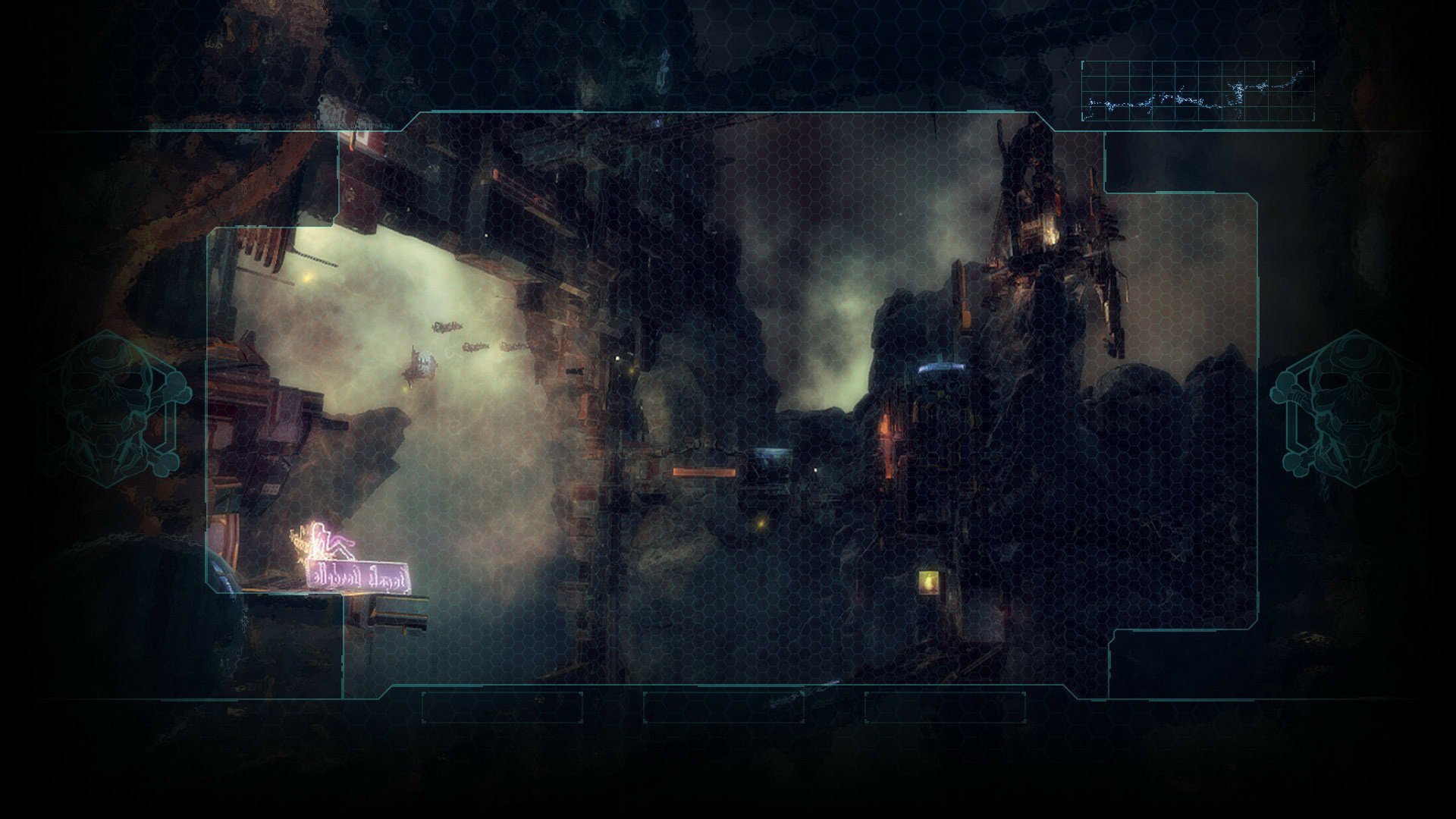The width and height of the screenshot is (1456, 819).
Task: Expand the bracketed corner of the minimap
Action: pyautogui.click(x=1083, y=64)
